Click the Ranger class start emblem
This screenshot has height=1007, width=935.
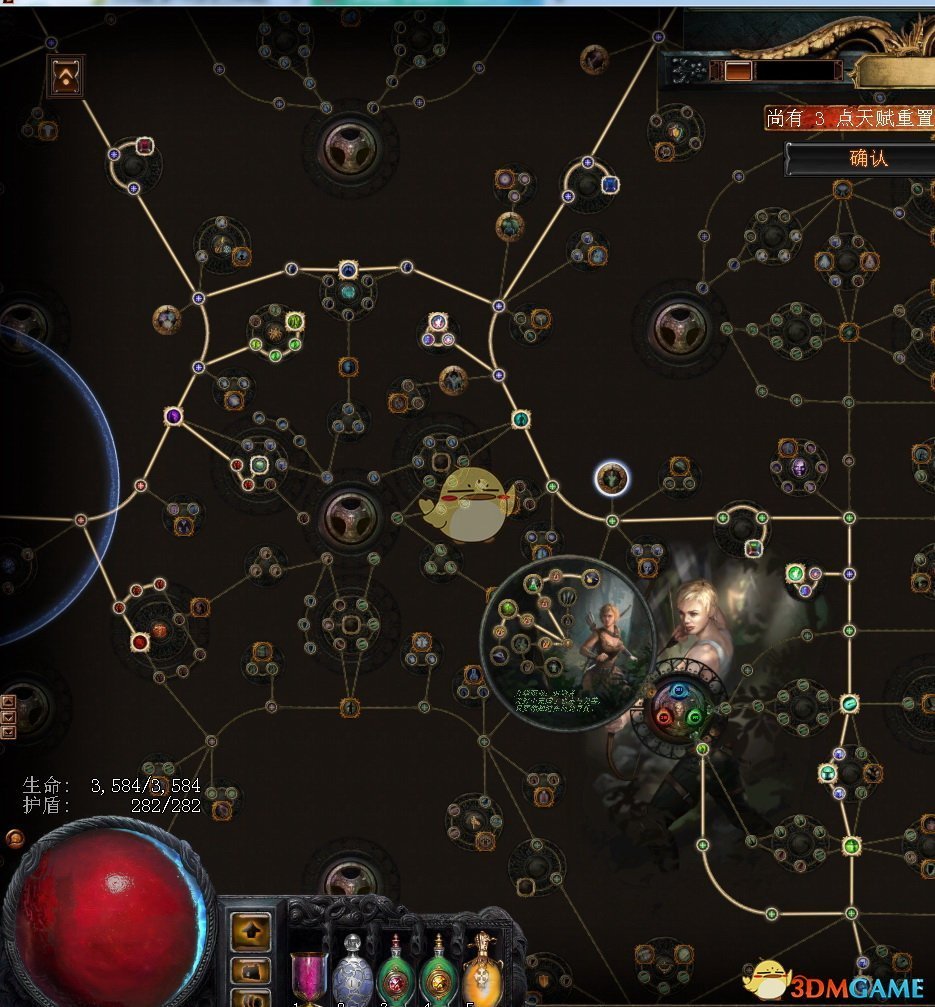click(x=684, y=706)
